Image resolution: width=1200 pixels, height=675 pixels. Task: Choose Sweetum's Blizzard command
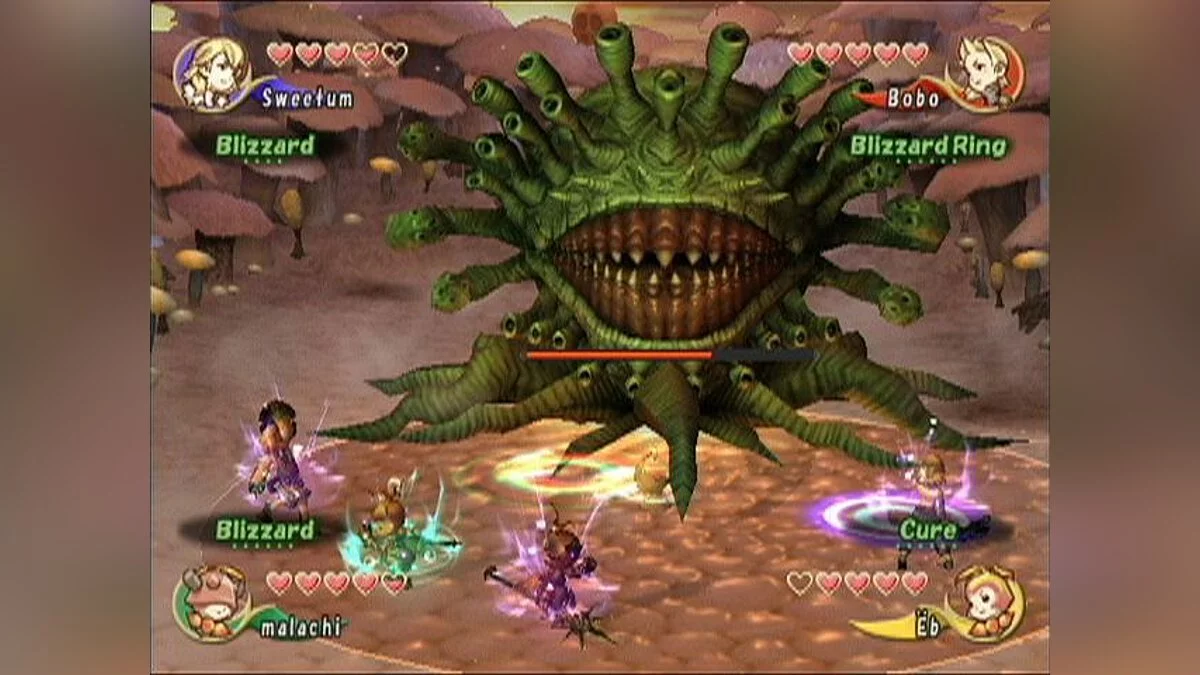click(x=265, y=145)
